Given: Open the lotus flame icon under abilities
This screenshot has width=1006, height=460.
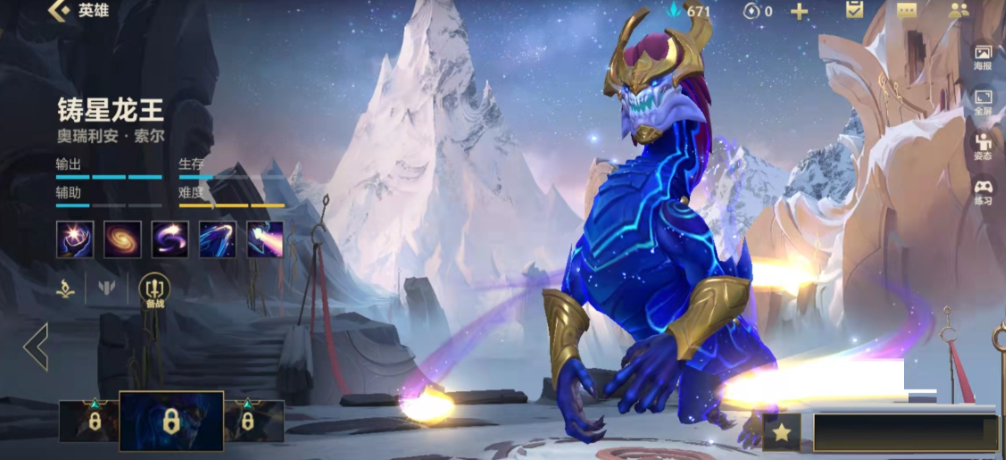Looking at the screenshot, I should point(65,290).
